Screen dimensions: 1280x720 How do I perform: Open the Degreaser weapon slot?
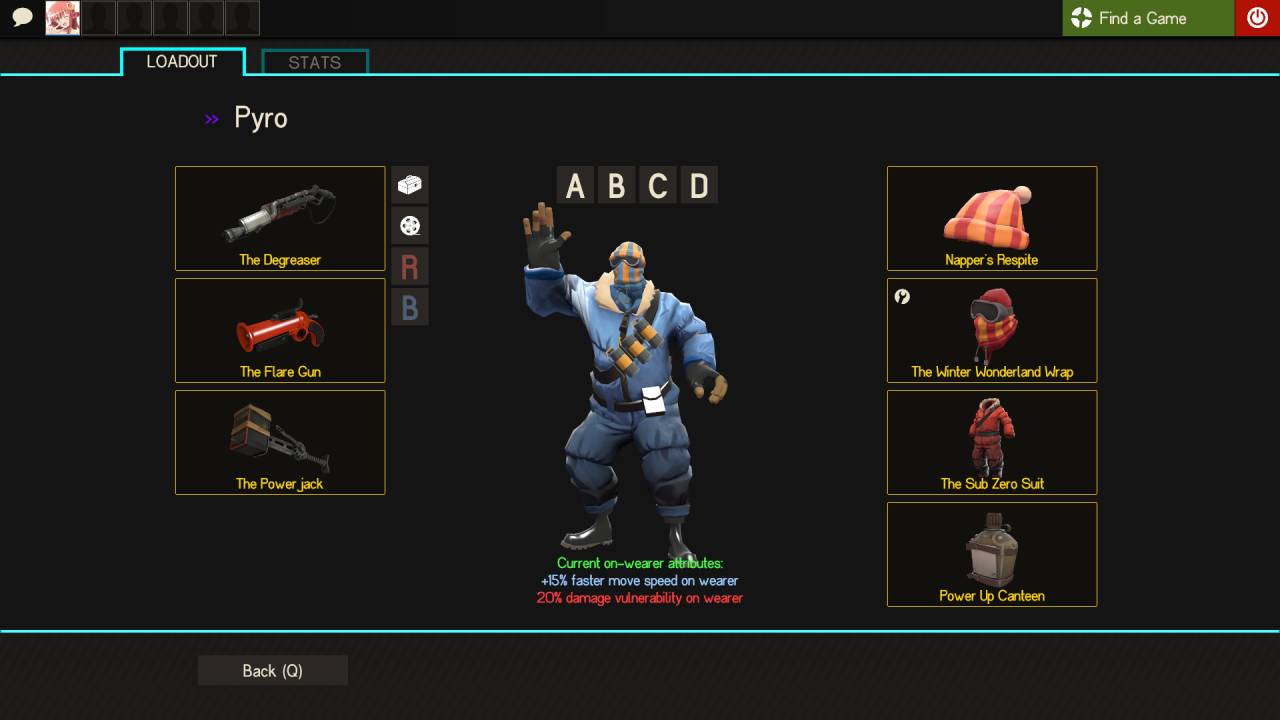click(280, 218)
